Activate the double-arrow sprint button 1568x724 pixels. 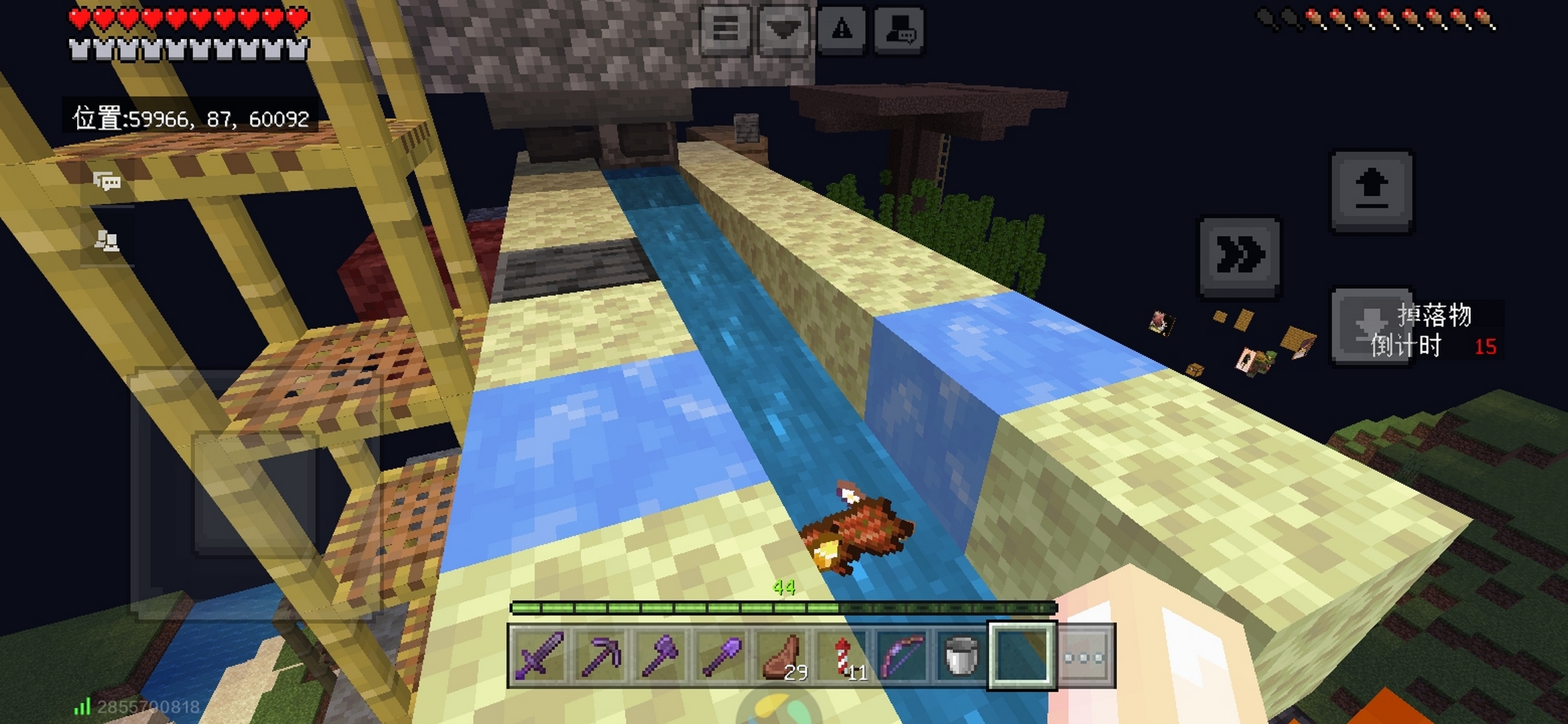(1240, 256)
